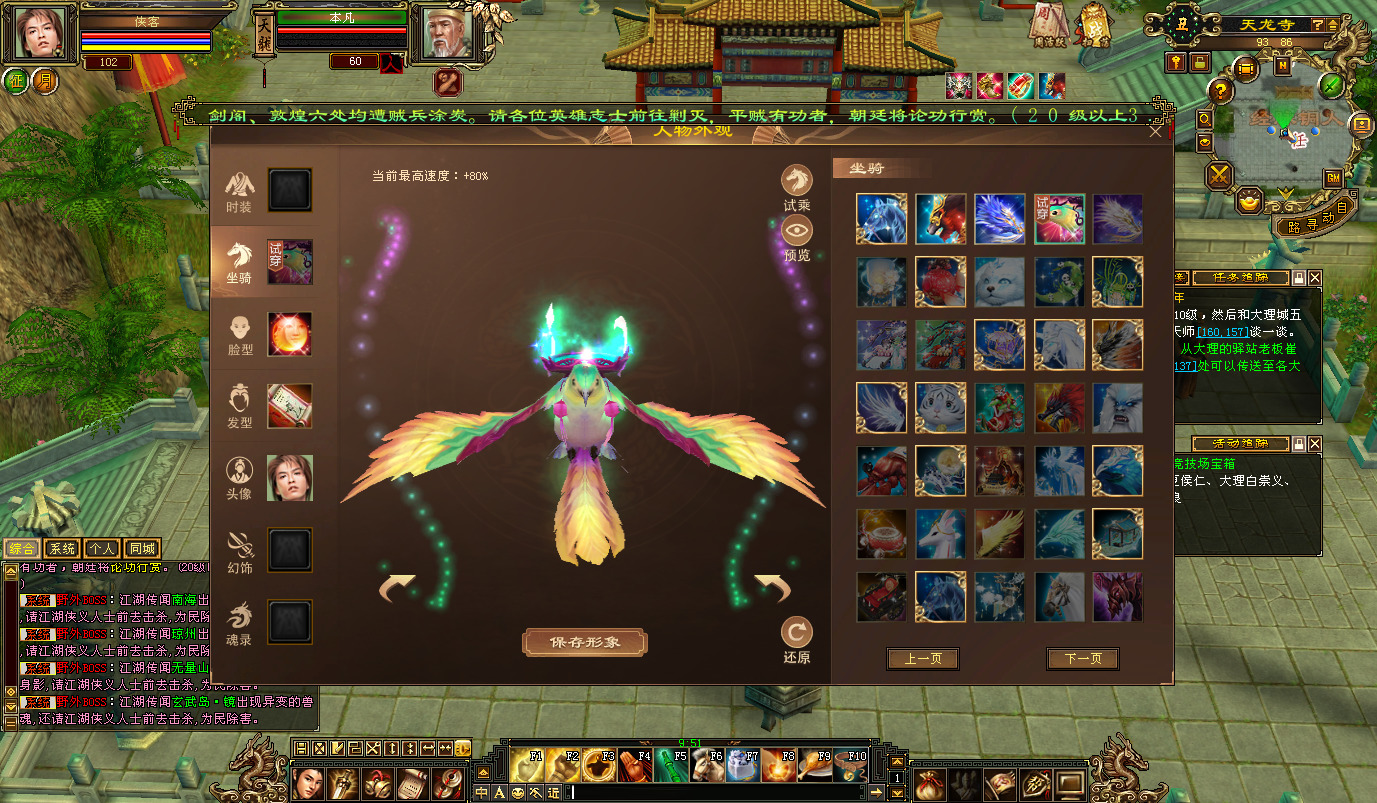Switch to the 时装 costume category
This screenshot has width=1377, height=803.
pos(239,191)
